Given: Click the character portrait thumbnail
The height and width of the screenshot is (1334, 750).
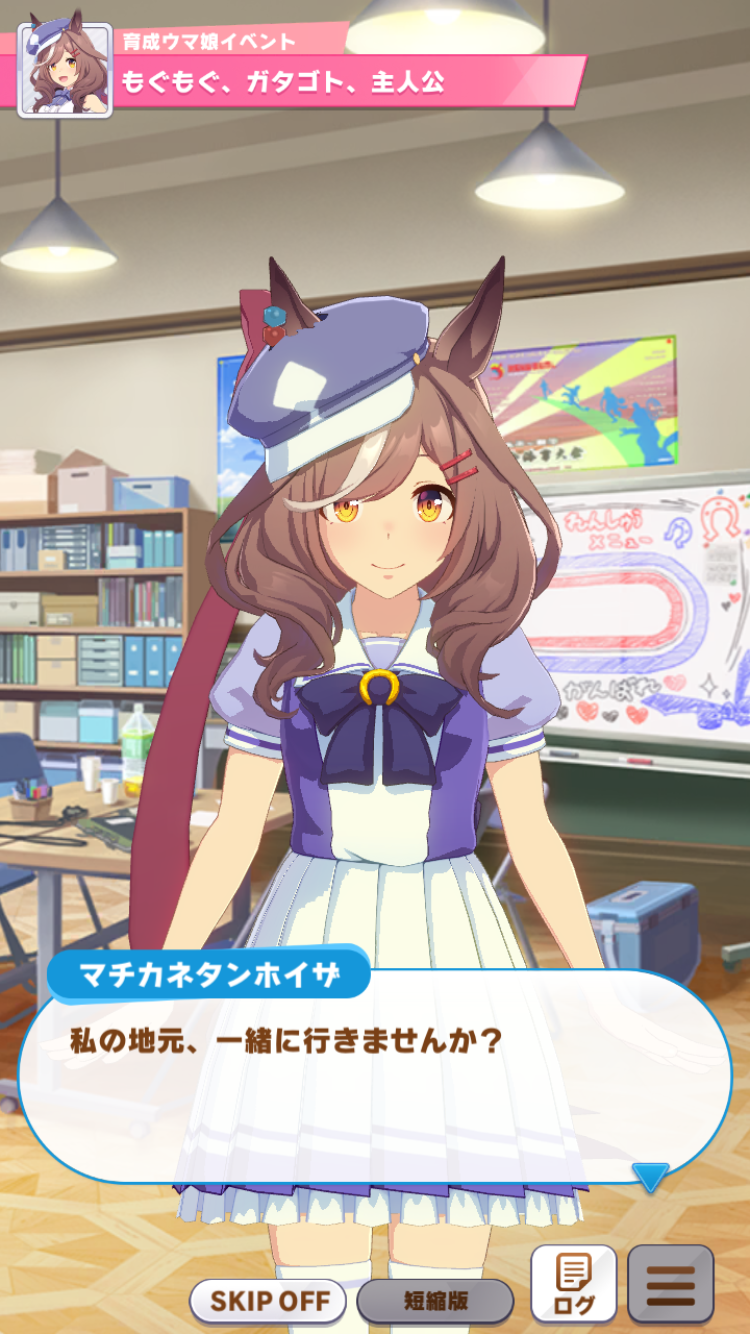Looking at the screenshot, I should 65,71.
